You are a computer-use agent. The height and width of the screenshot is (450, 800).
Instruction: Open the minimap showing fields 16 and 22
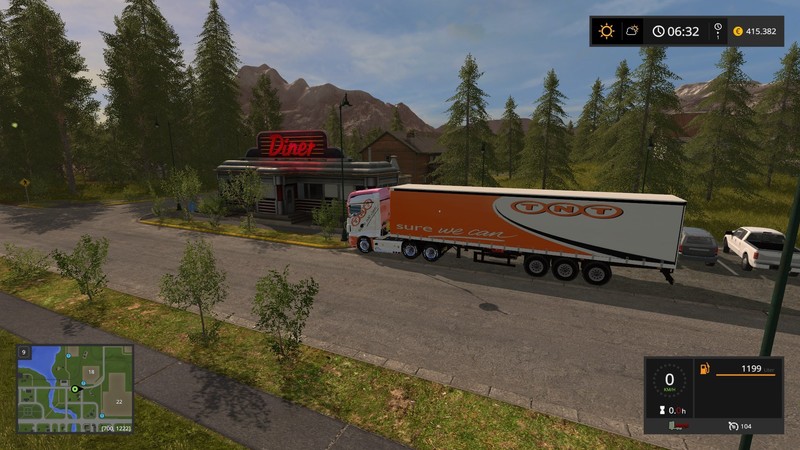[74, 389]
